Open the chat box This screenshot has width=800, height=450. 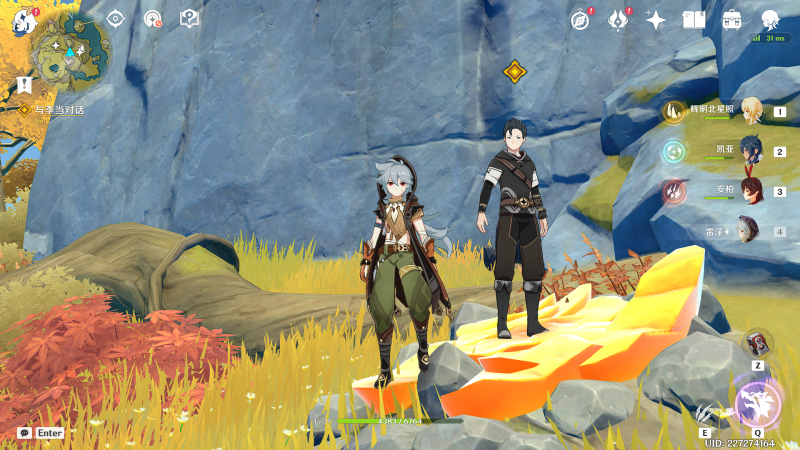(24, 433)
